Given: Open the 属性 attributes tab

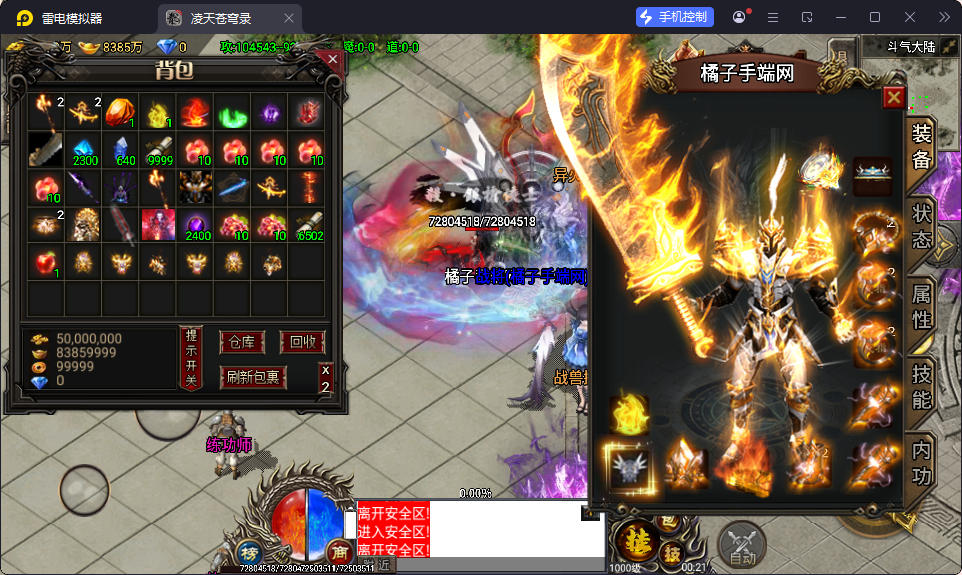Looking at the screenshot, I should 921,308.
